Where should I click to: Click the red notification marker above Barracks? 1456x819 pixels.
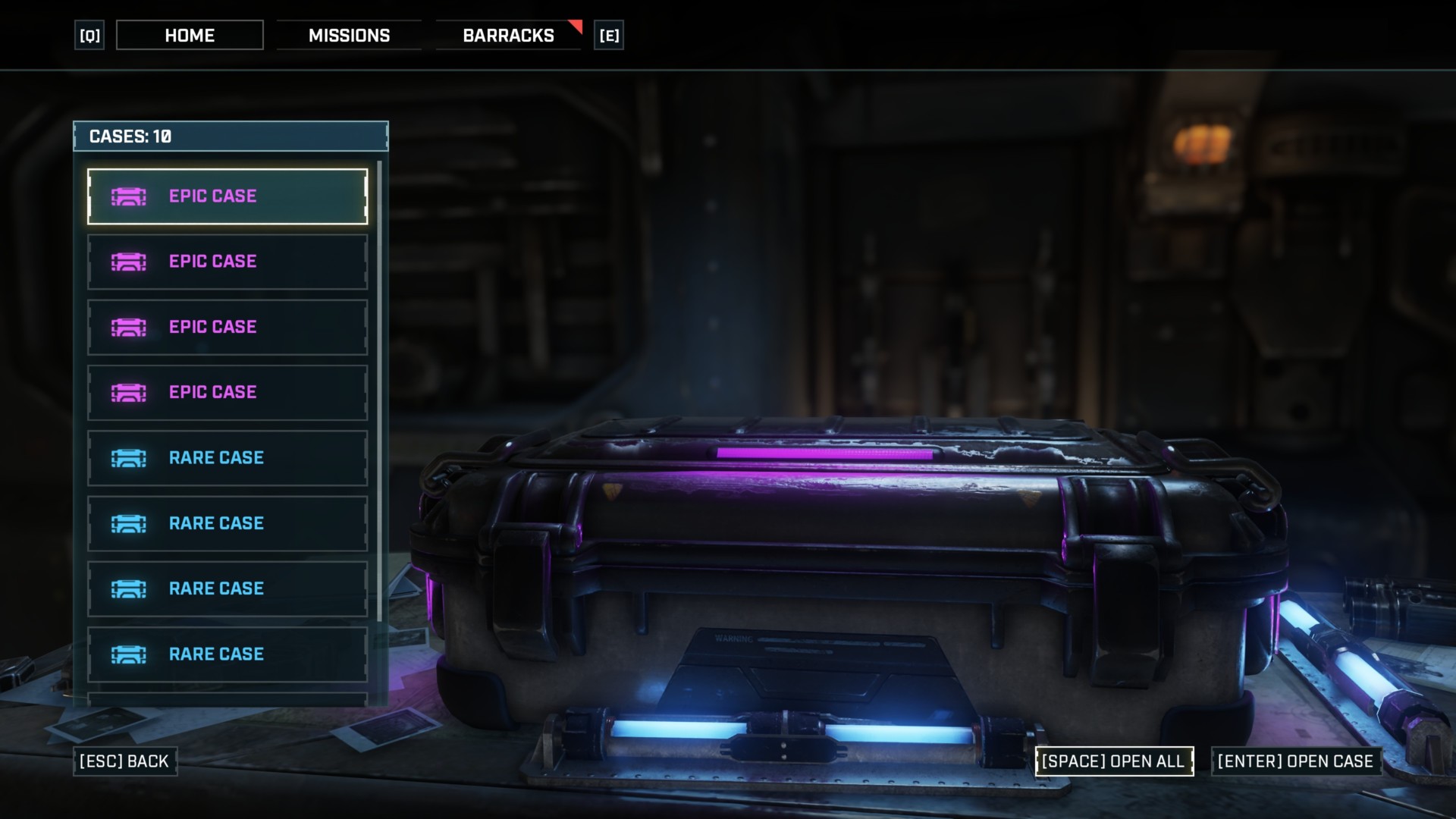[x=575, y=24]
